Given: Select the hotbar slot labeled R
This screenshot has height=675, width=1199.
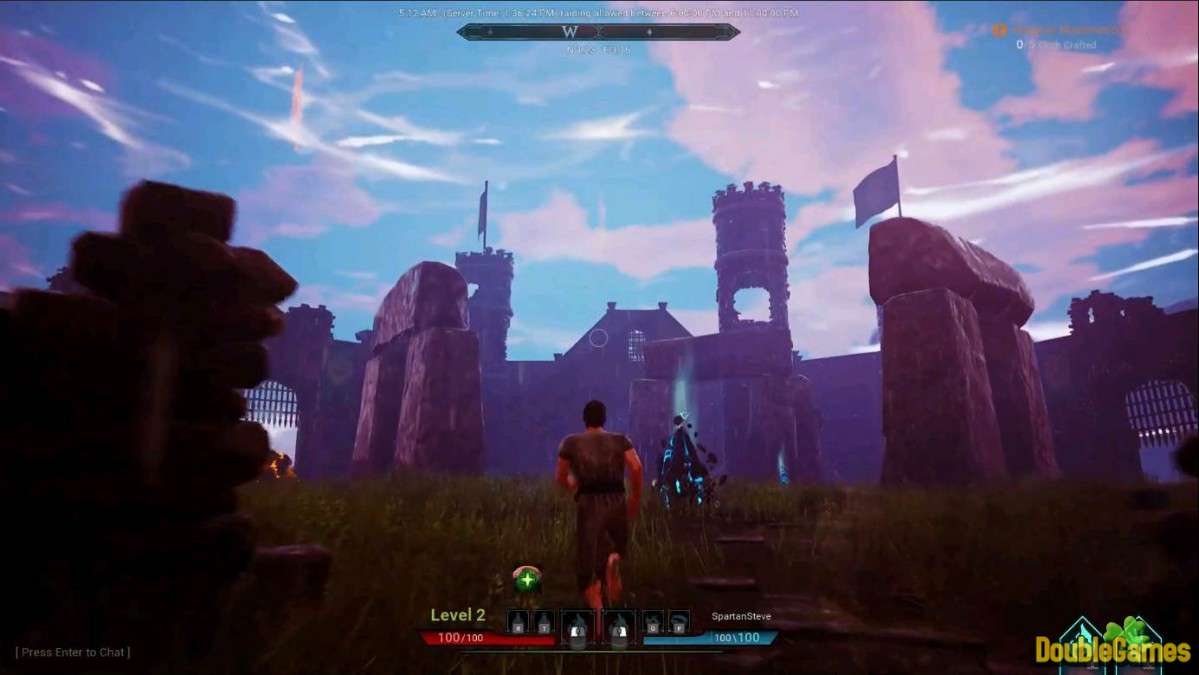Looking at the screenshot, I should point(518,624).
